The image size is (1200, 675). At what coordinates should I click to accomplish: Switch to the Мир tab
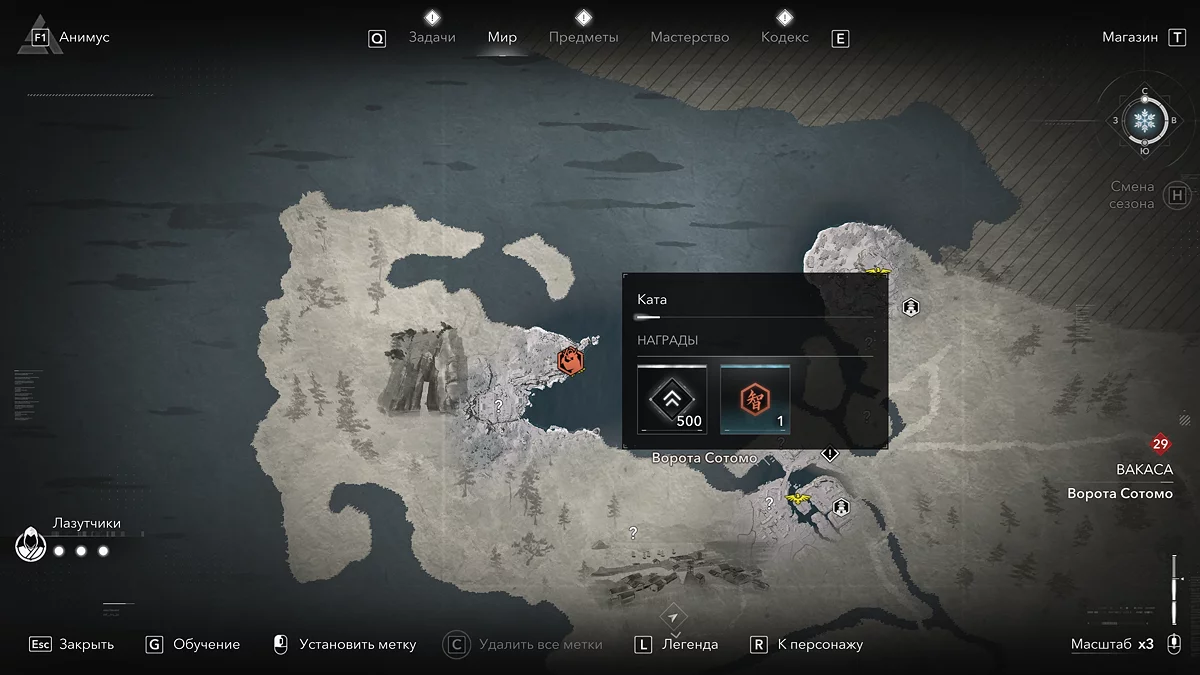502,37
